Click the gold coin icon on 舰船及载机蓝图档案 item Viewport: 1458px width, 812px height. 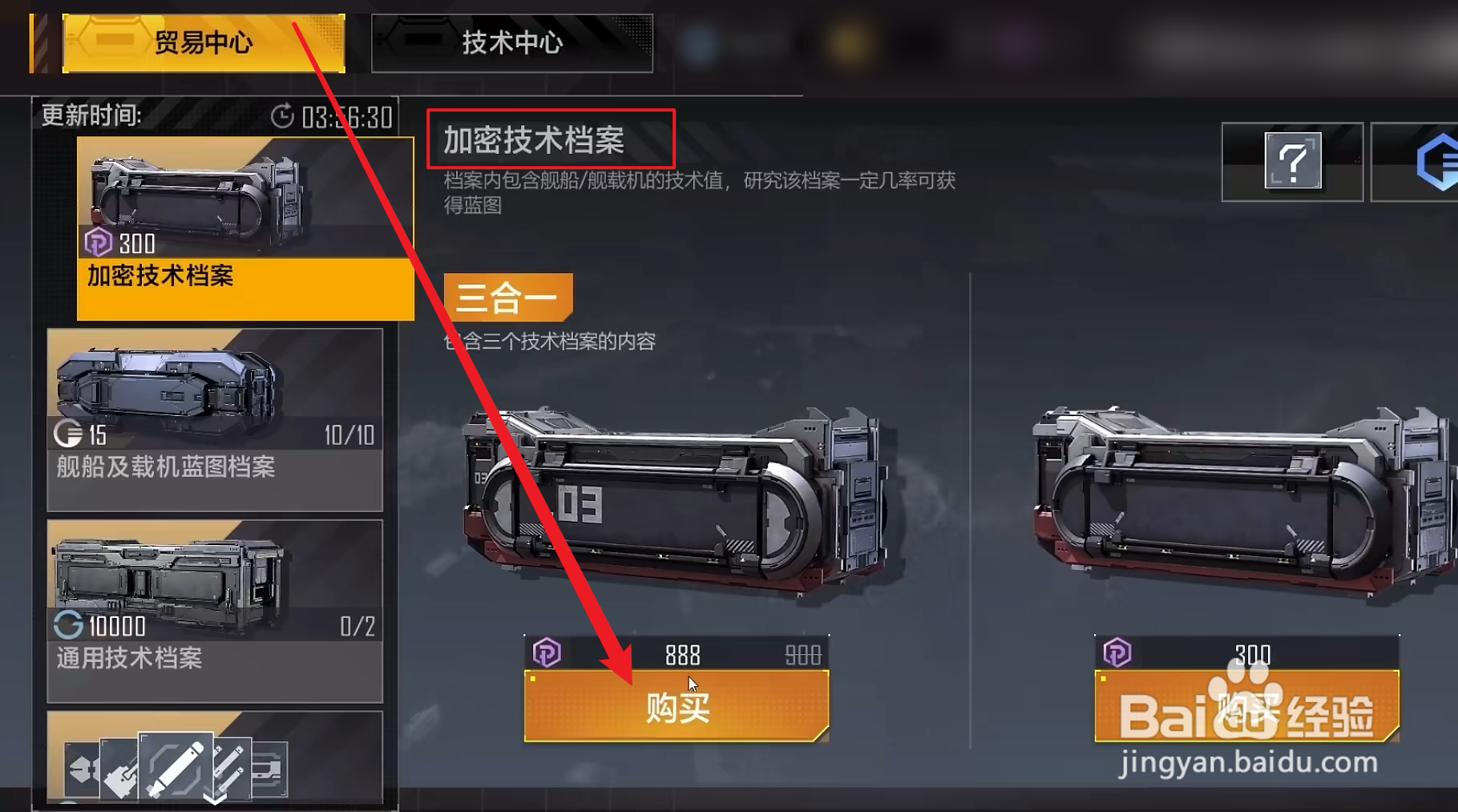tap(71, 435)
